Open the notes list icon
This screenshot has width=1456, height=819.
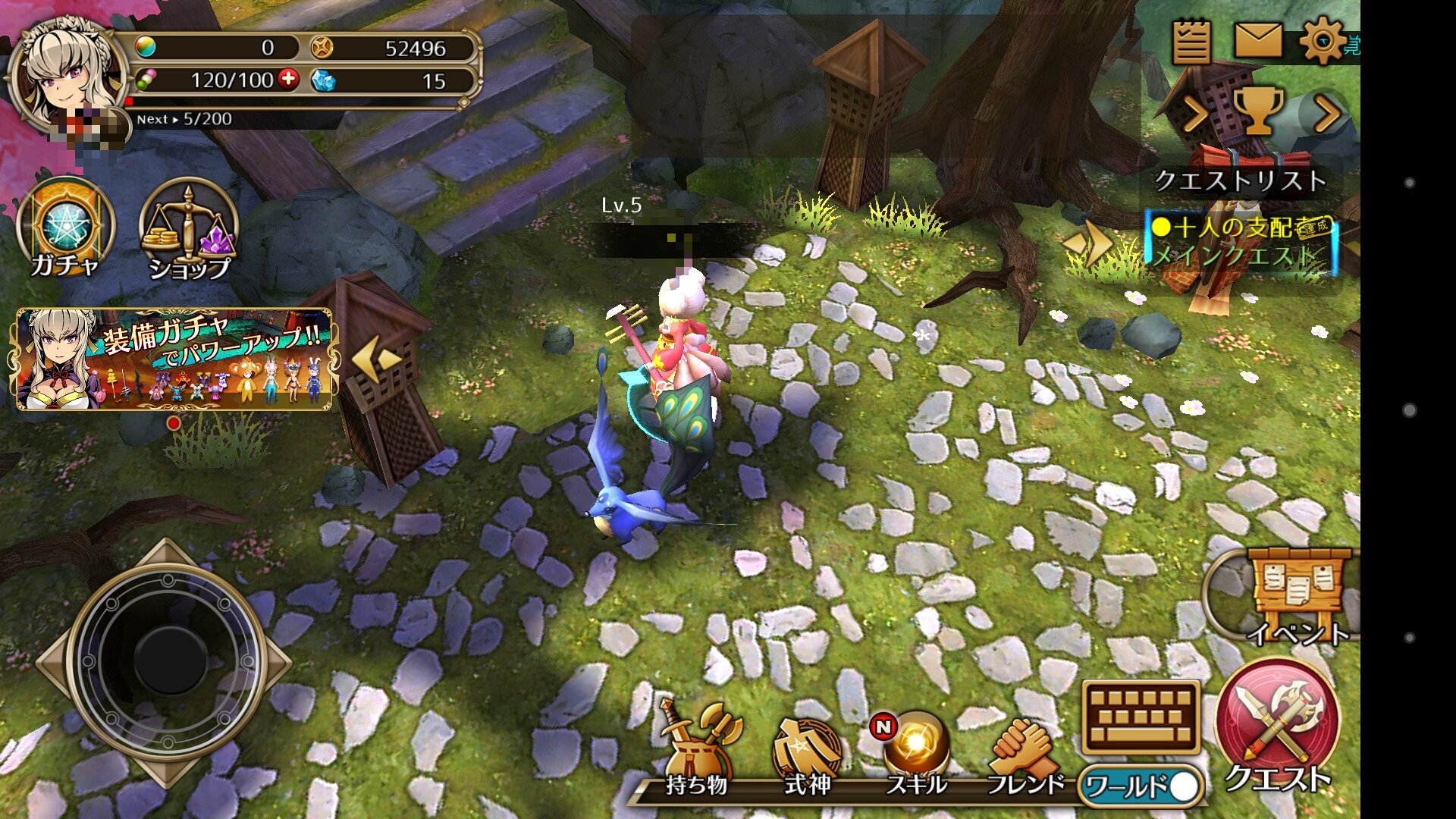point(1191,42)
